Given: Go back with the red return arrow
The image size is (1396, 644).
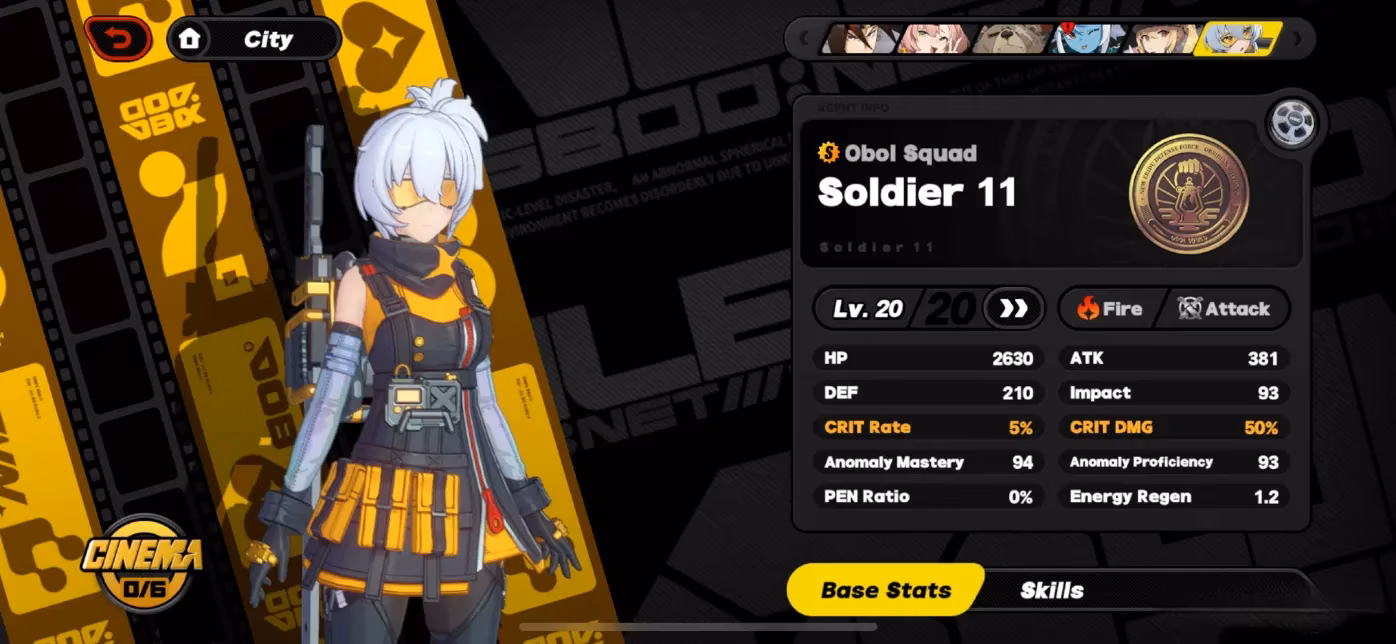Looking at the screenshot, I should (x=118, y=39).
